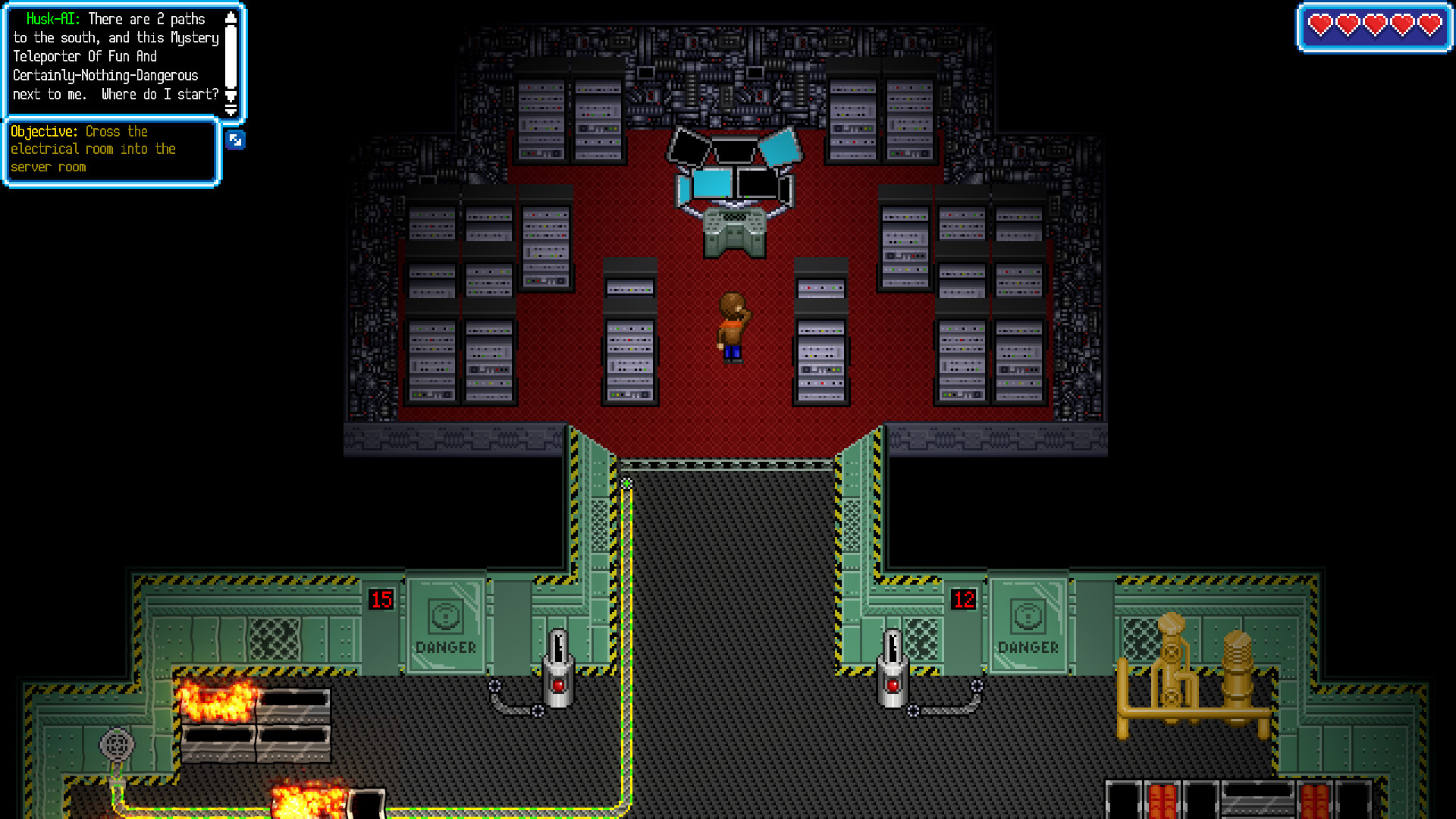Click the first heart in the health bar
The height and width of the screenshot is (819, 1456).
tap(1319, 25)
